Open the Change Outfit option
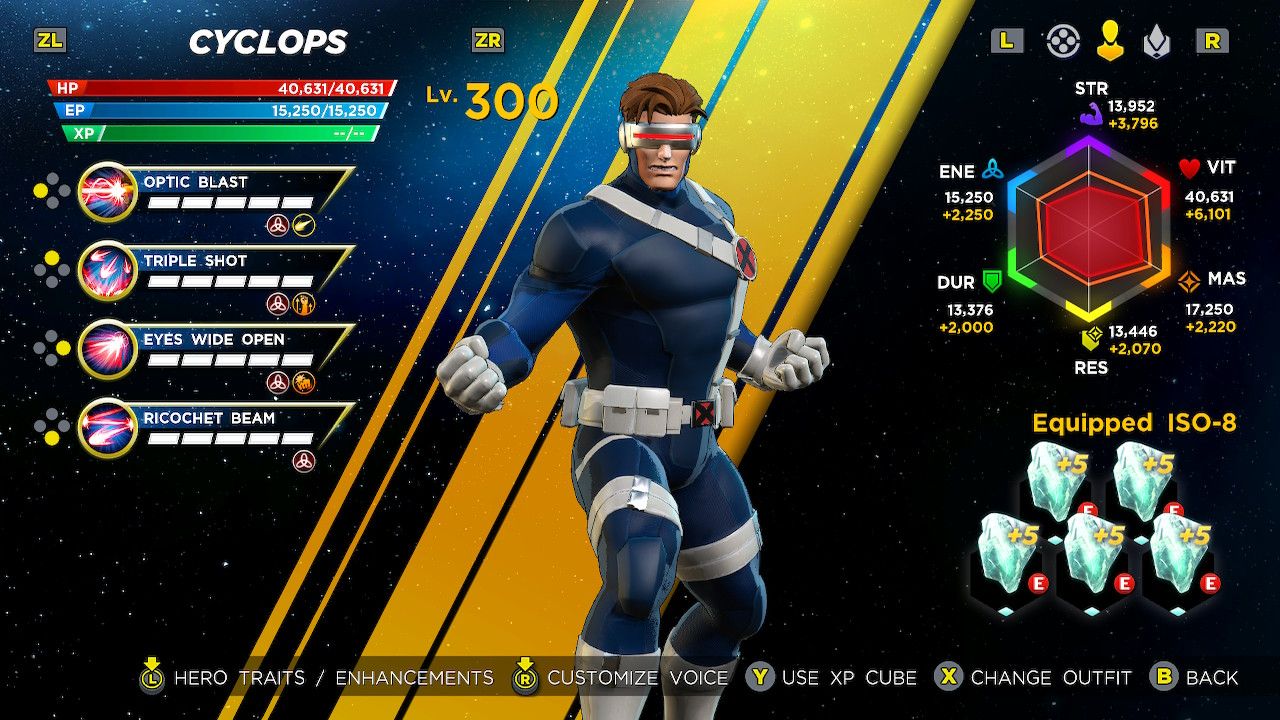This screenshot has height=720, width=1280. [1034, 678]
